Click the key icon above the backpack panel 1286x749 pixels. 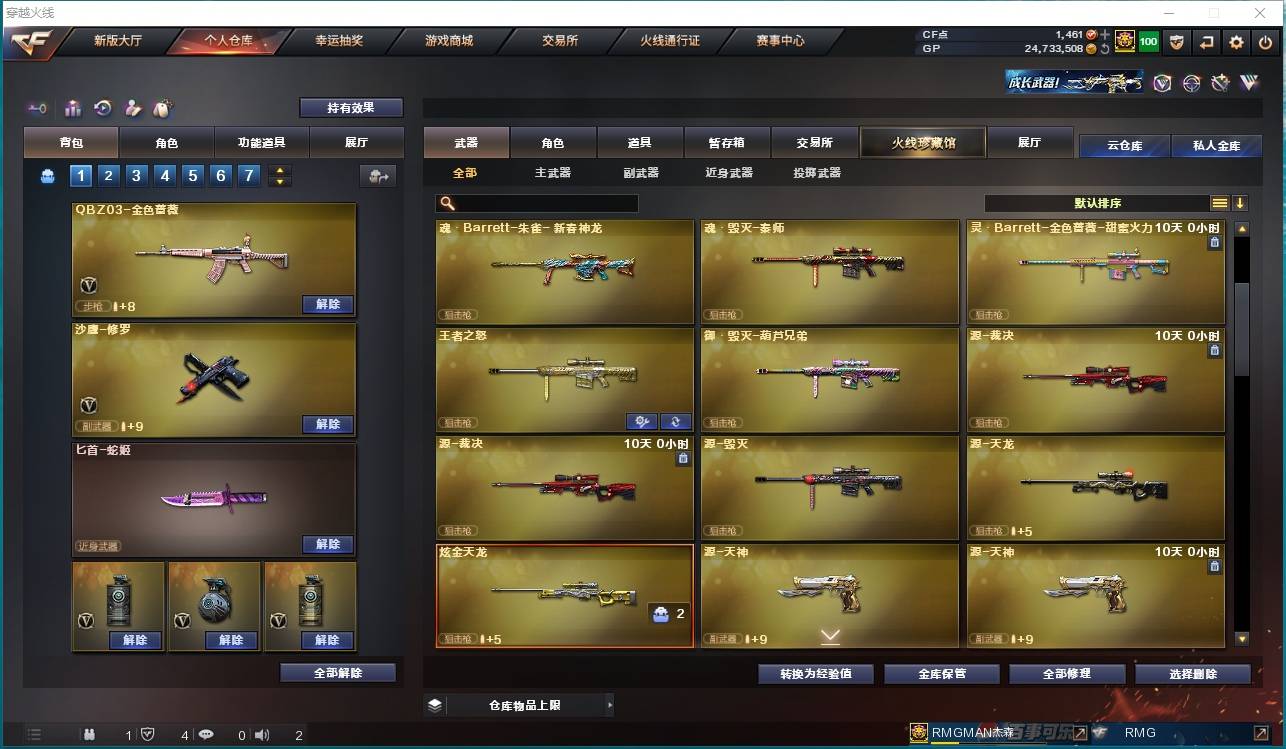point(39,106)
